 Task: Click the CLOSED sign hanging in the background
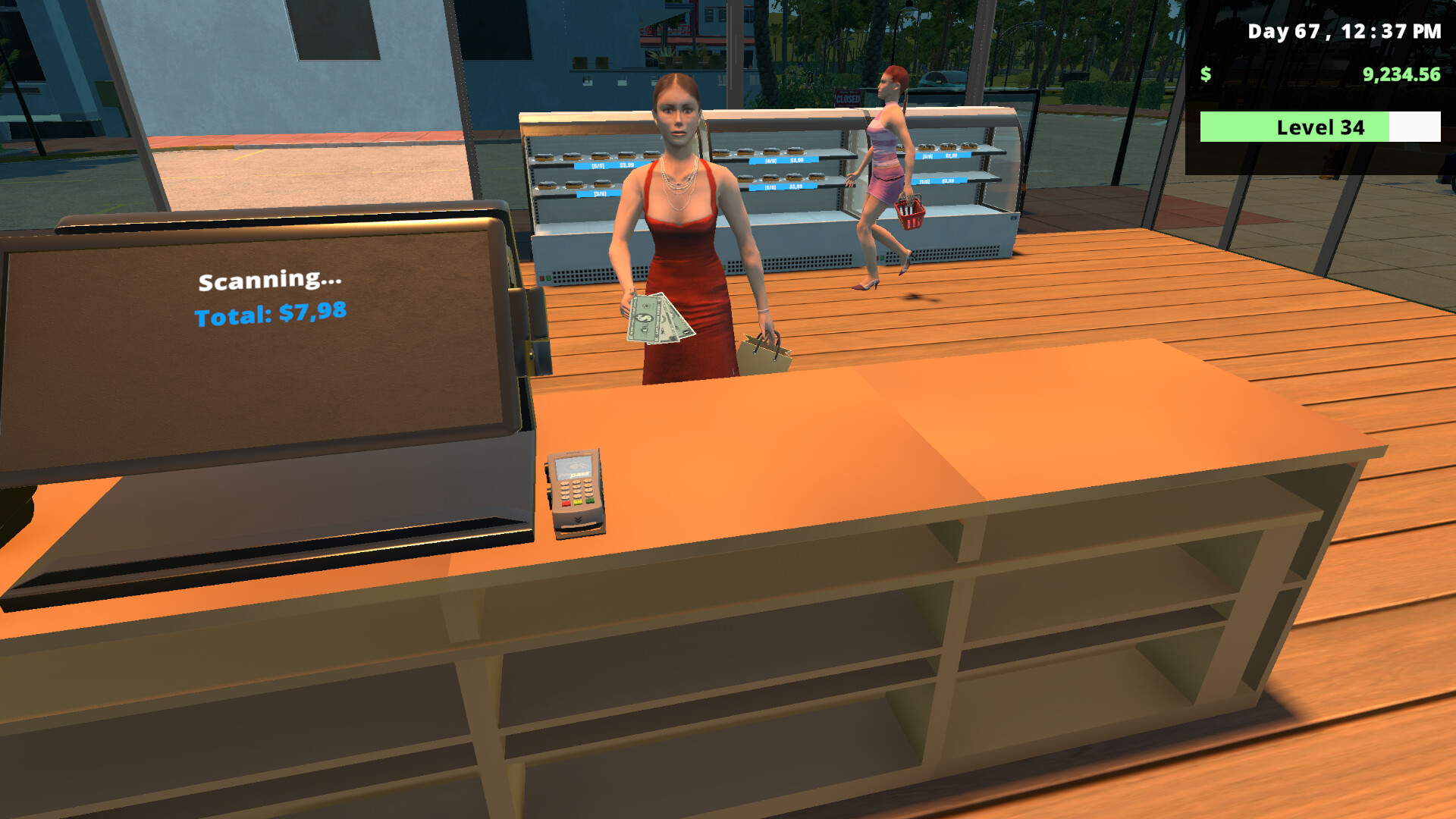(x=846, y=97)
